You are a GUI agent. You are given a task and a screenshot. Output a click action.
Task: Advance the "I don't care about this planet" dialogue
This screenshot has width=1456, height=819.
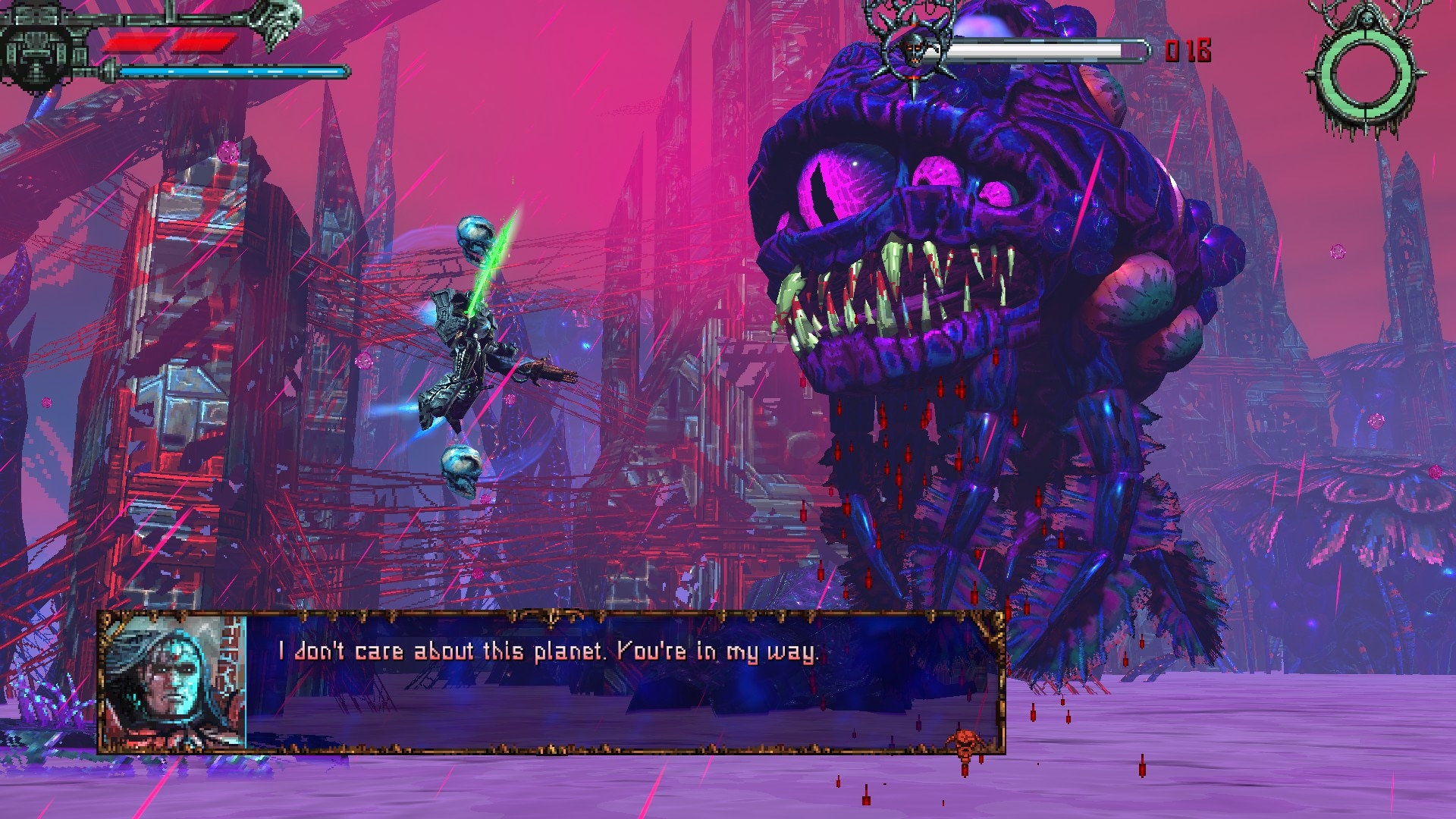point(548,652)
